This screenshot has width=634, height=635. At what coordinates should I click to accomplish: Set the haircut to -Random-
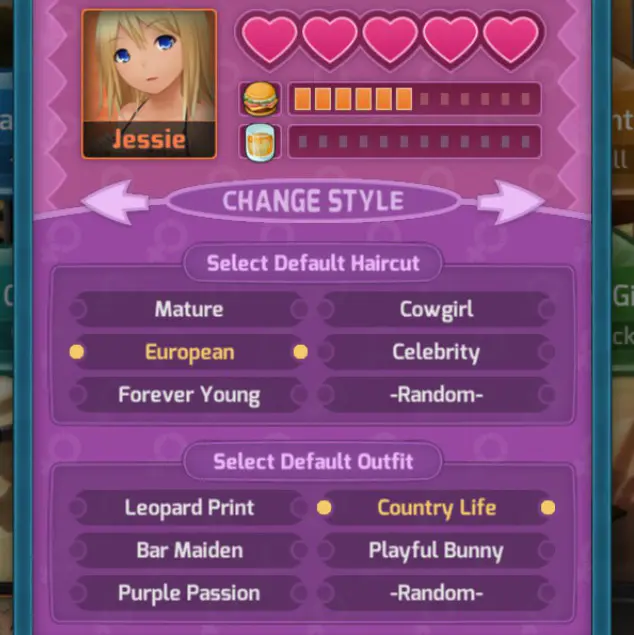[436, 394]
